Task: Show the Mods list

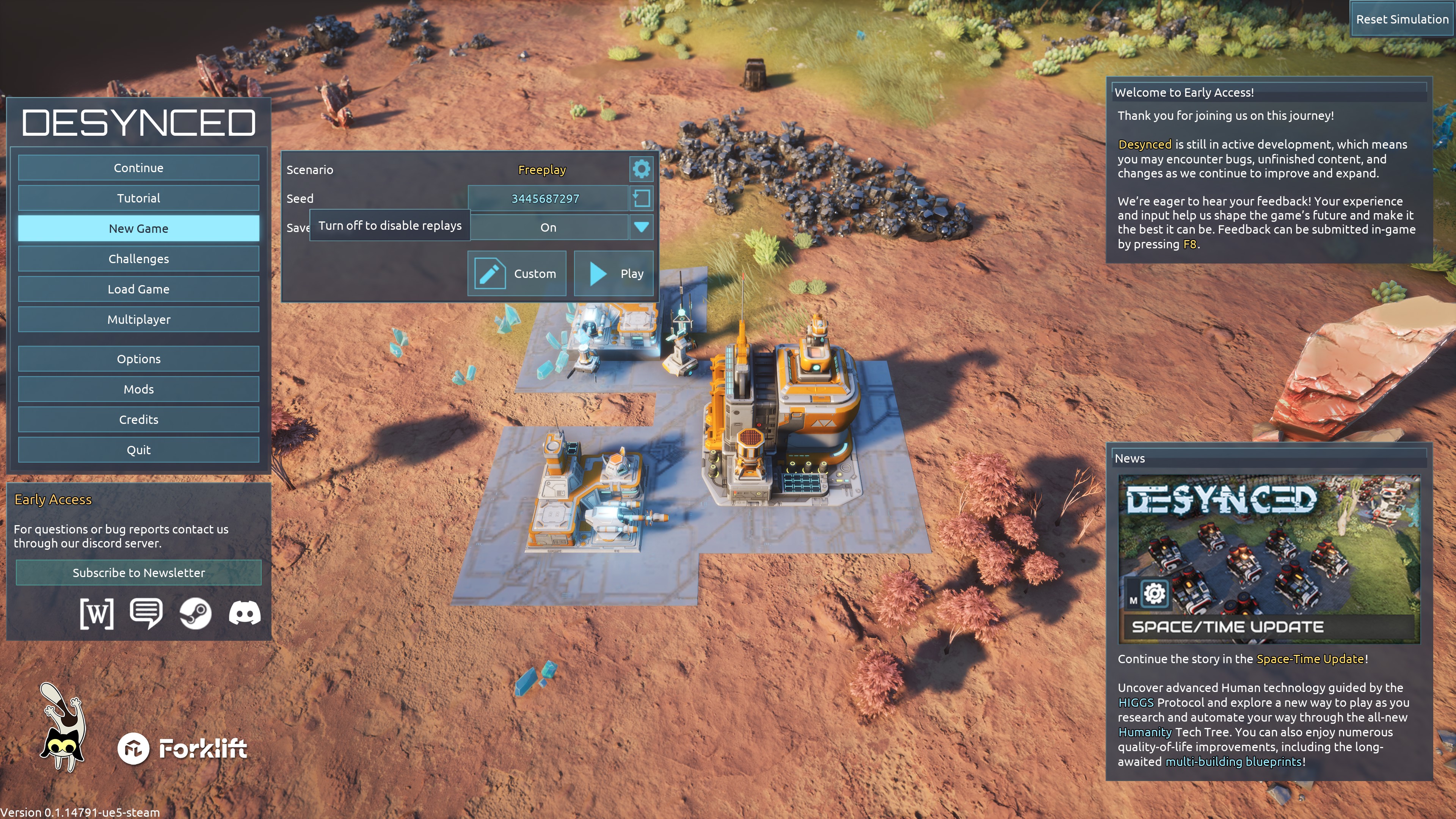Action: [138, 389]
